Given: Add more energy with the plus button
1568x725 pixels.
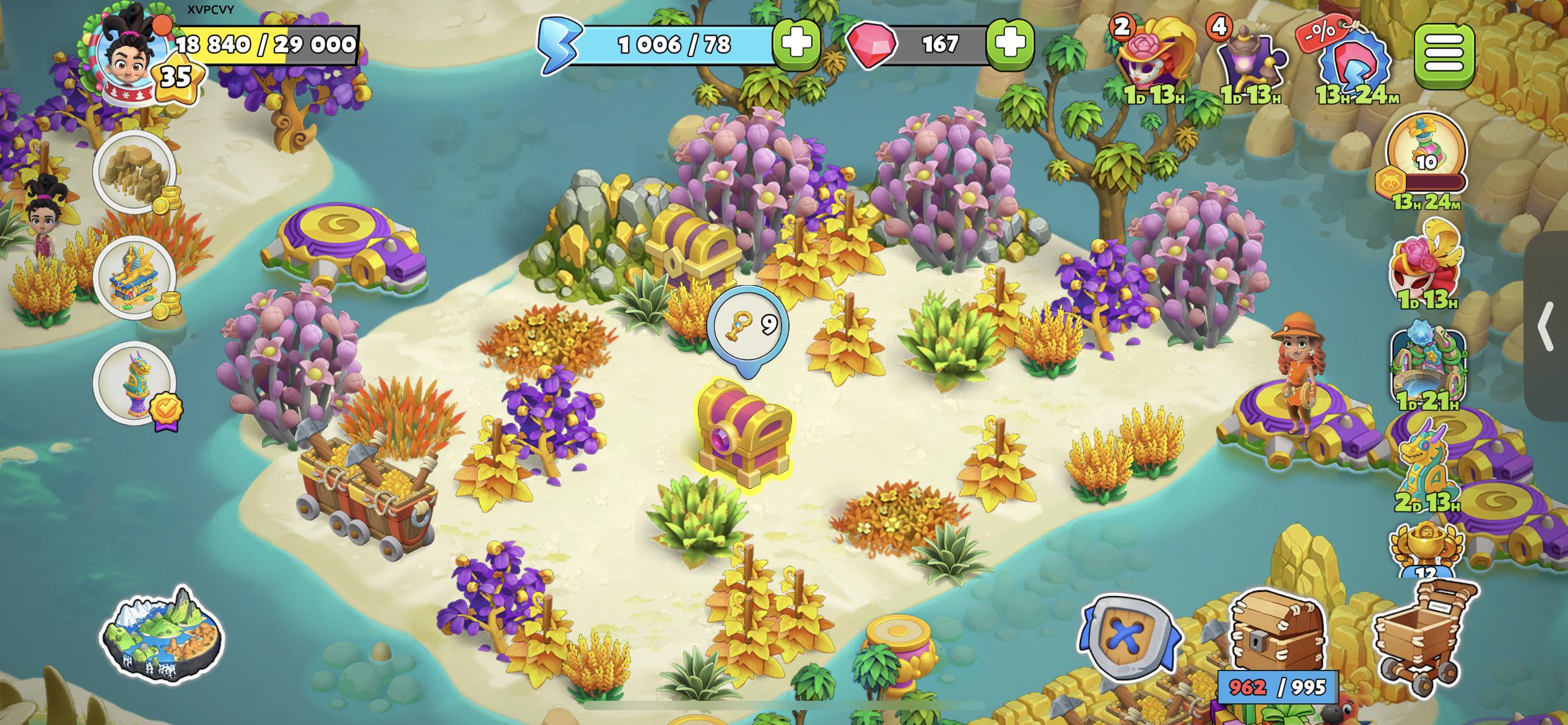Looking at the screenshot, I should (796, 43).
